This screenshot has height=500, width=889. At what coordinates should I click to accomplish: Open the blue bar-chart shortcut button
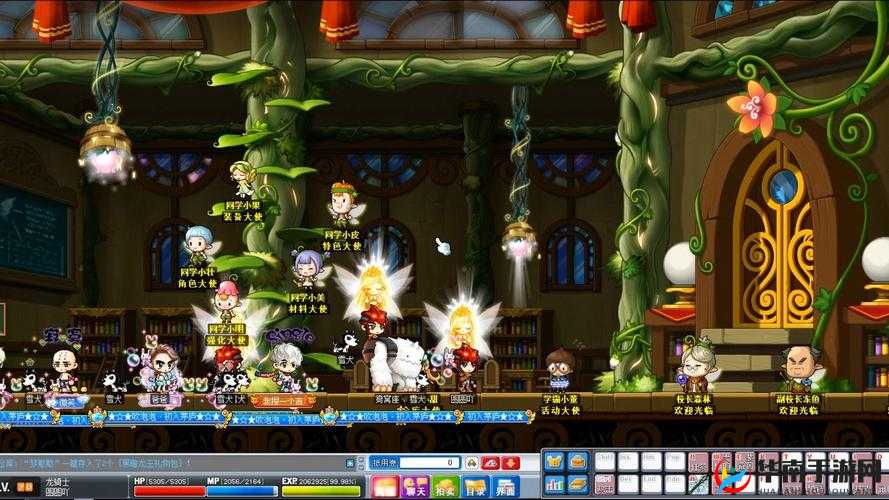coord(555,485)
